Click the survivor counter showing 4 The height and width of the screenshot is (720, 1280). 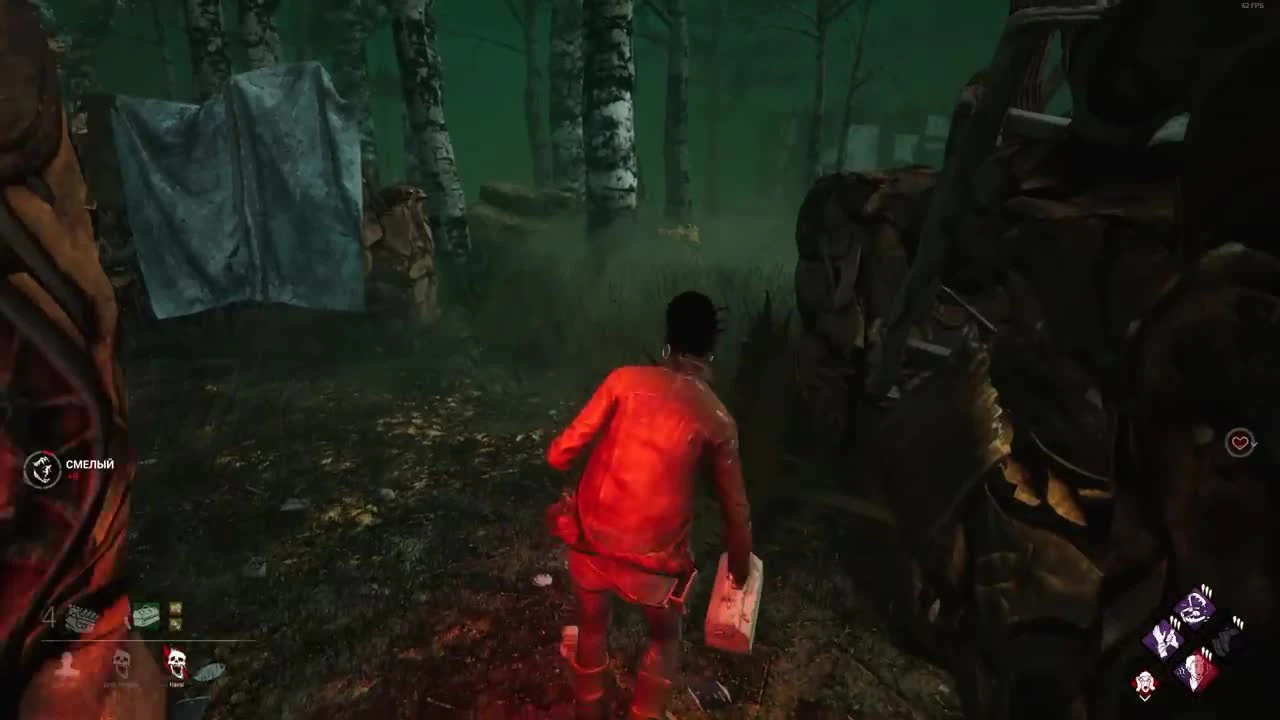pyautogui.click(x=50, y=615)
